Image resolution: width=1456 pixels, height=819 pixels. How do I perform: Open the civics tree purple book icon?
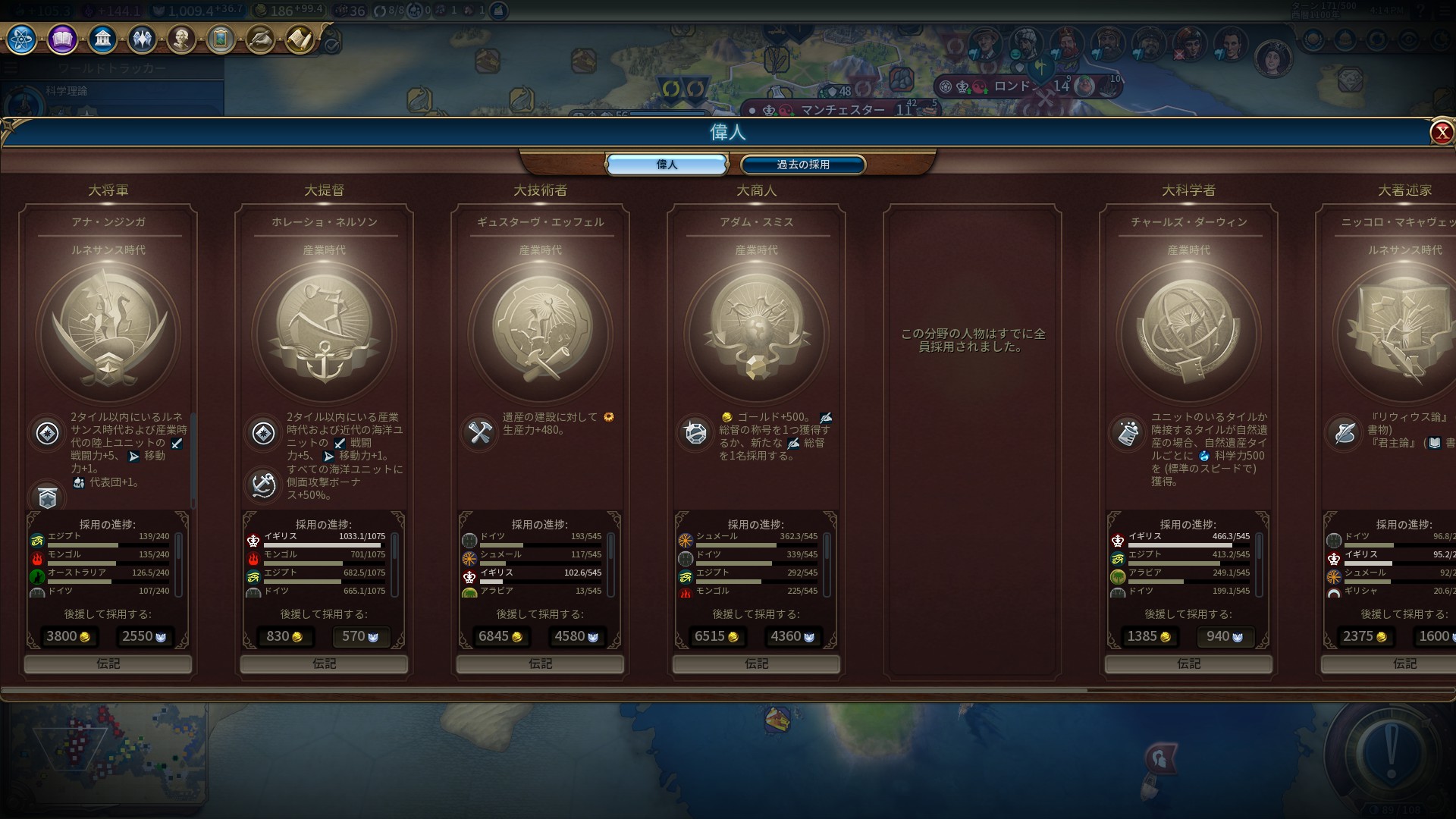click(62, 39)
